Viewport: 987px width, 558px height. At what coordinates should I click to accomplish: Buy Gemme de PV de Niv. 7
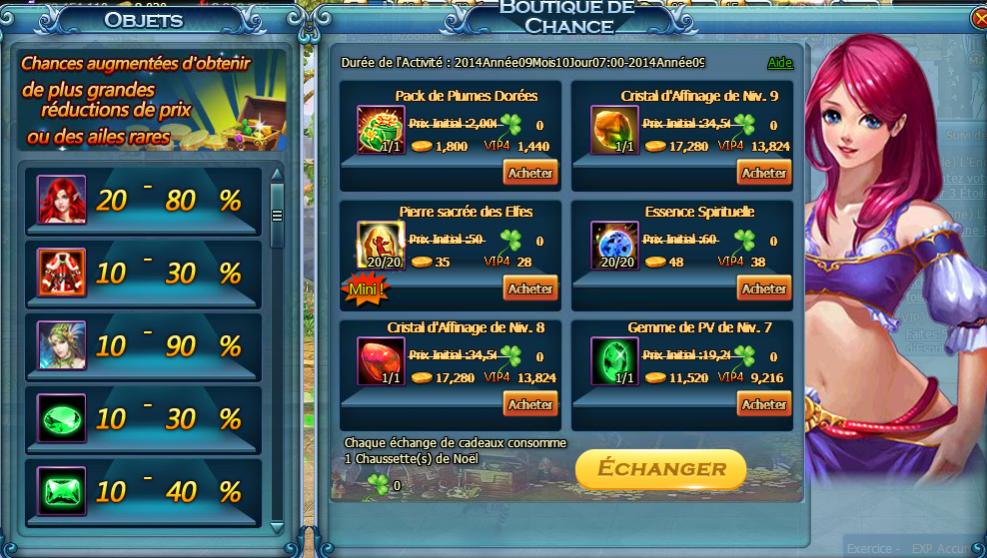[x=764, y=405]
